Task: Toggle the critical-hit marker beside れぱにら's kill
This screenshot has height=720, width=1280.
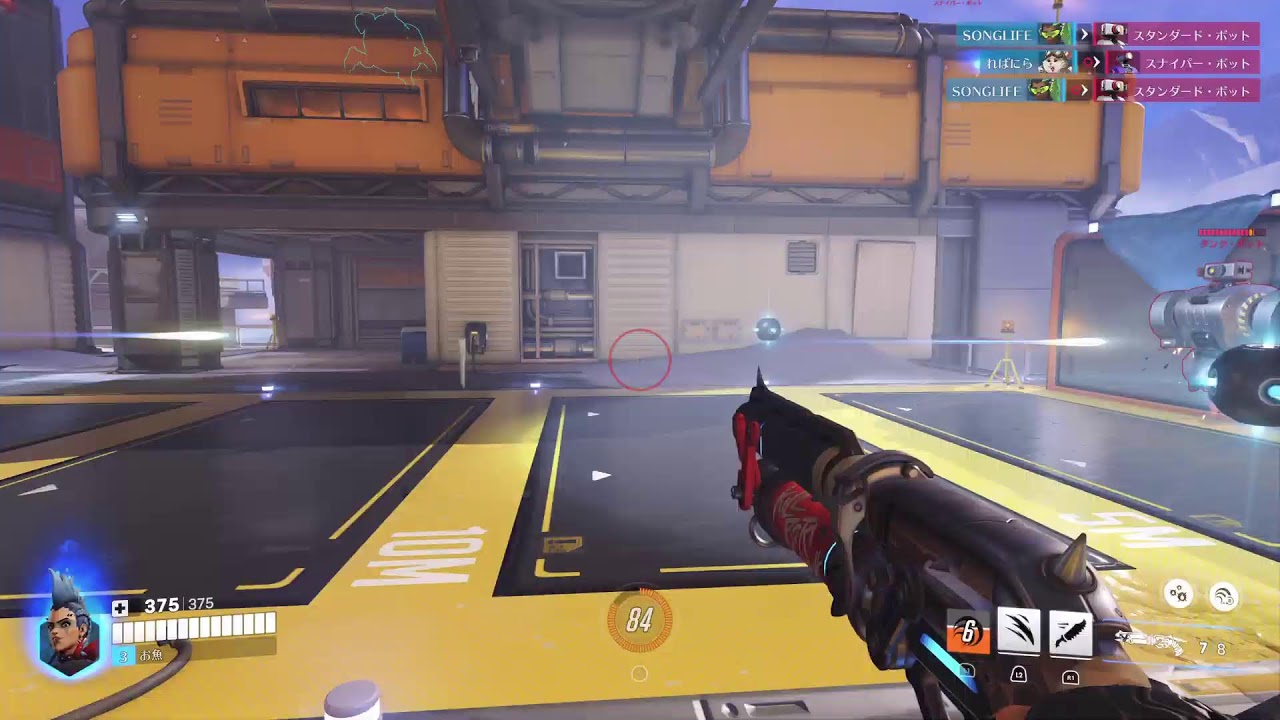Action: point(1087,61)
